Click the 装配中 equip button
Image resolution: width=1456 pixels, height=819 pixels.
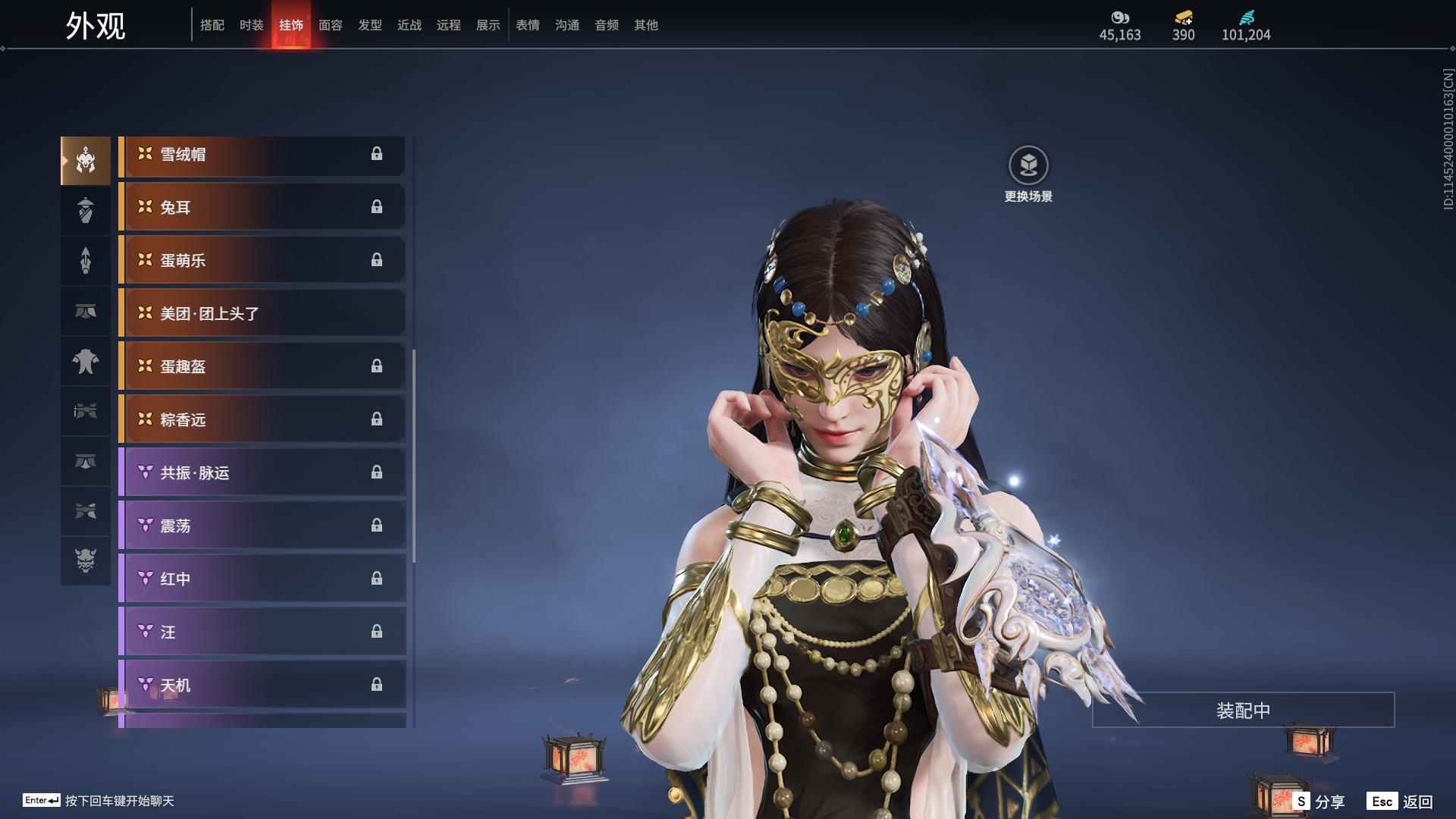(1243, 711)
